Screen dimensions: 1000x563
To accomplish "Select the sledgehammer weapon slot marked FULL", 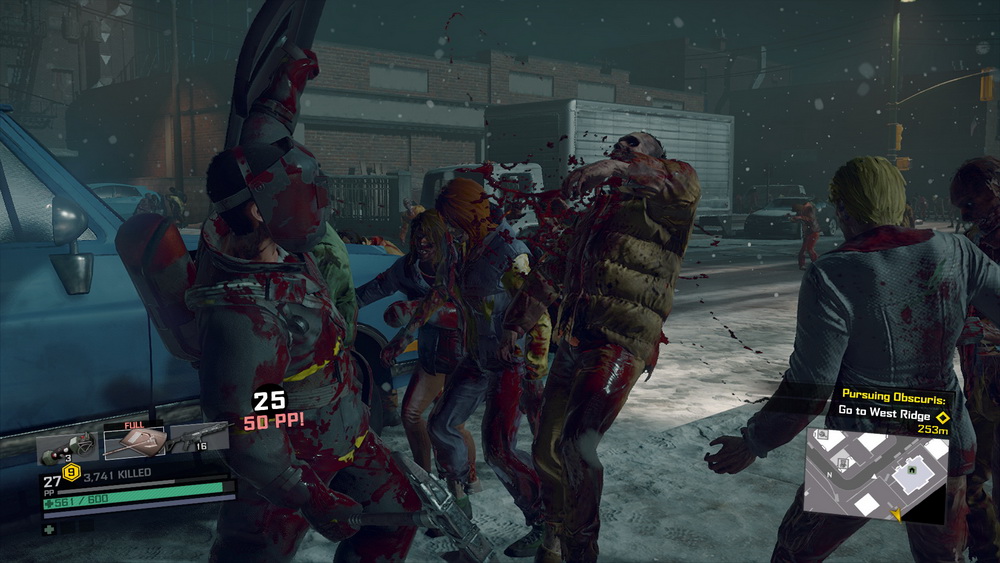I will pos(134,442).
